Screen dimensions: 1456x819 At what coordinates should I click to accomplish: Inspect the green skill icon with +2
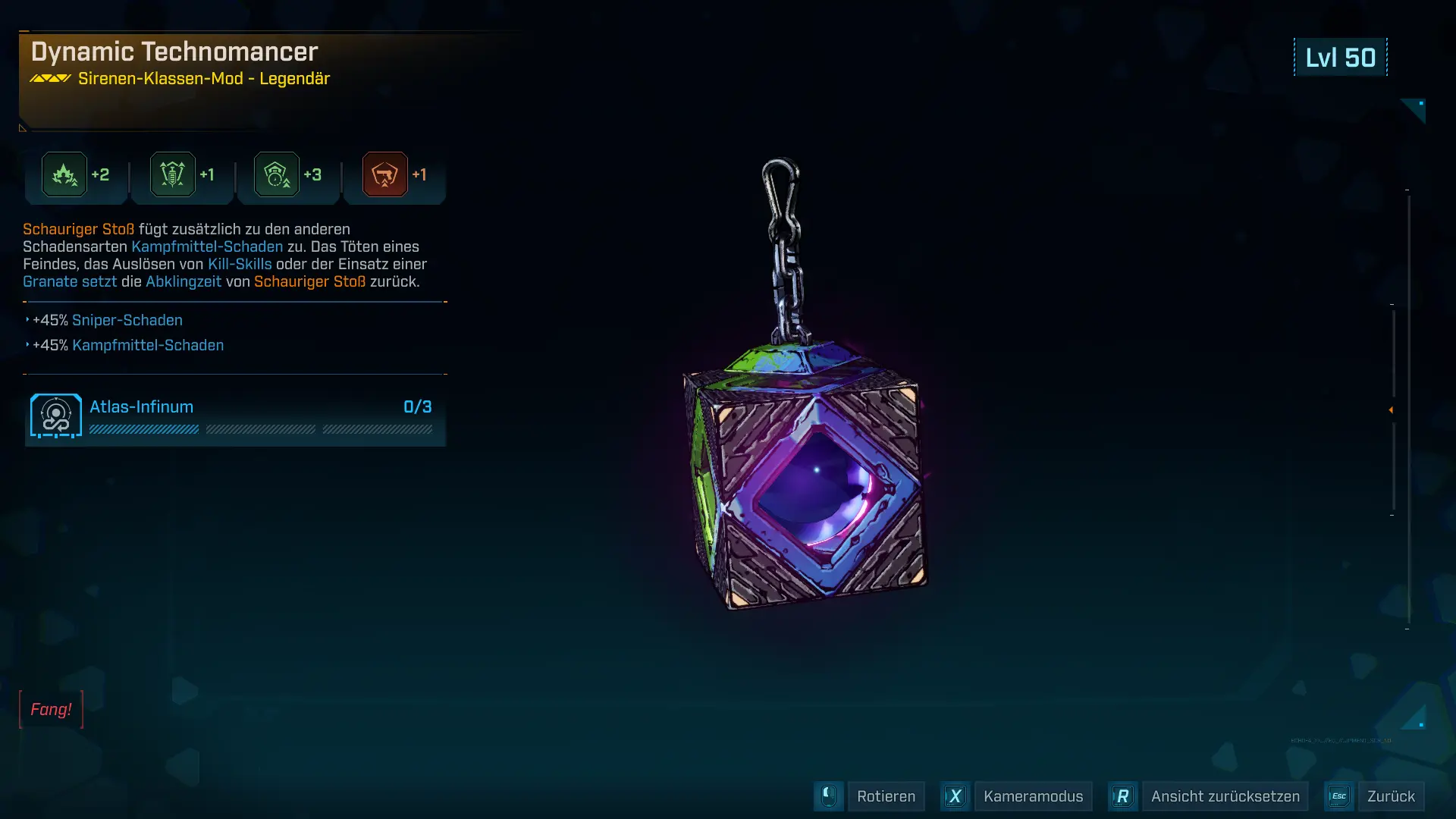click(64, 174)
